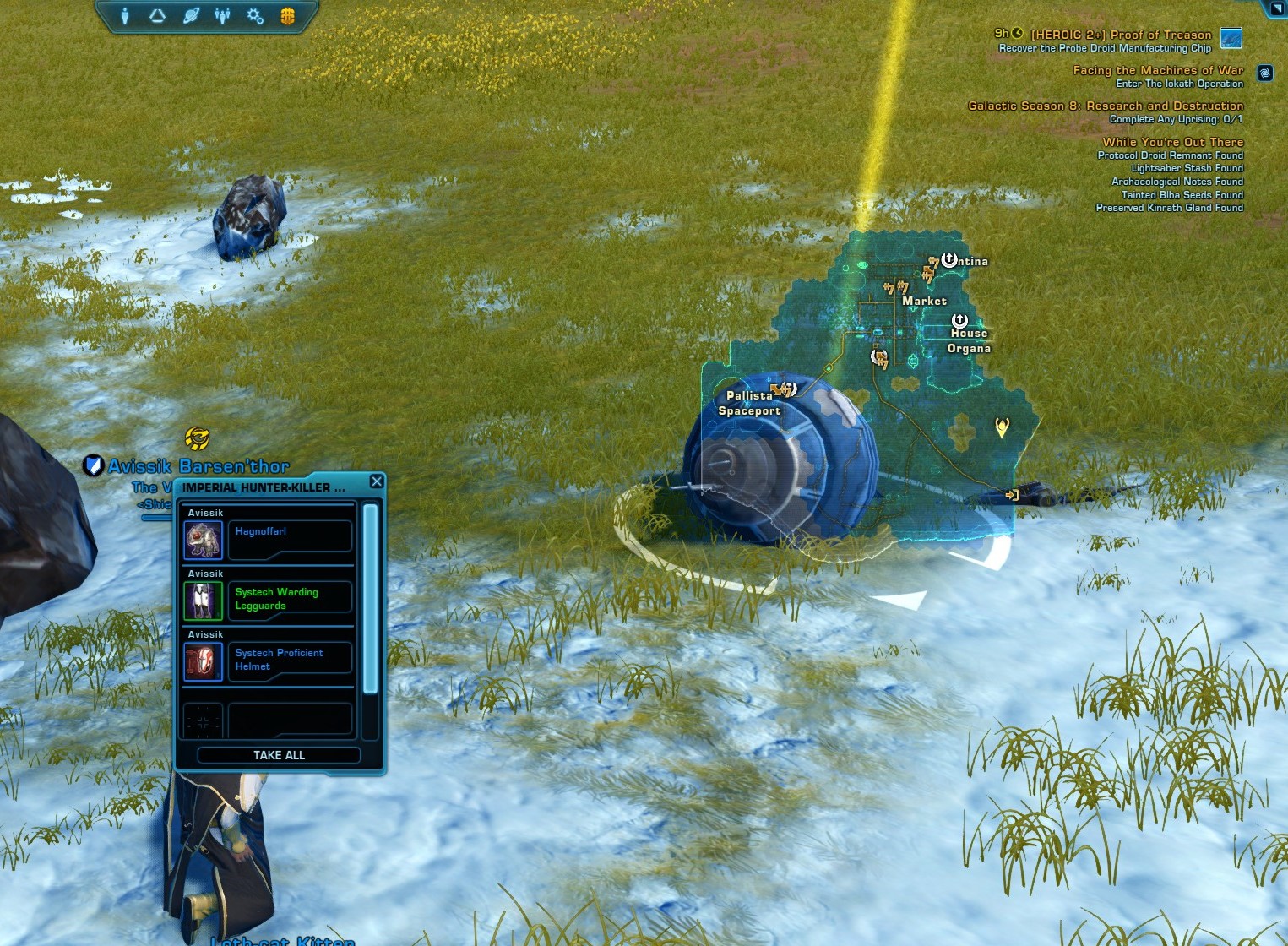Click the loot window scrollbar

click(370, 599)
